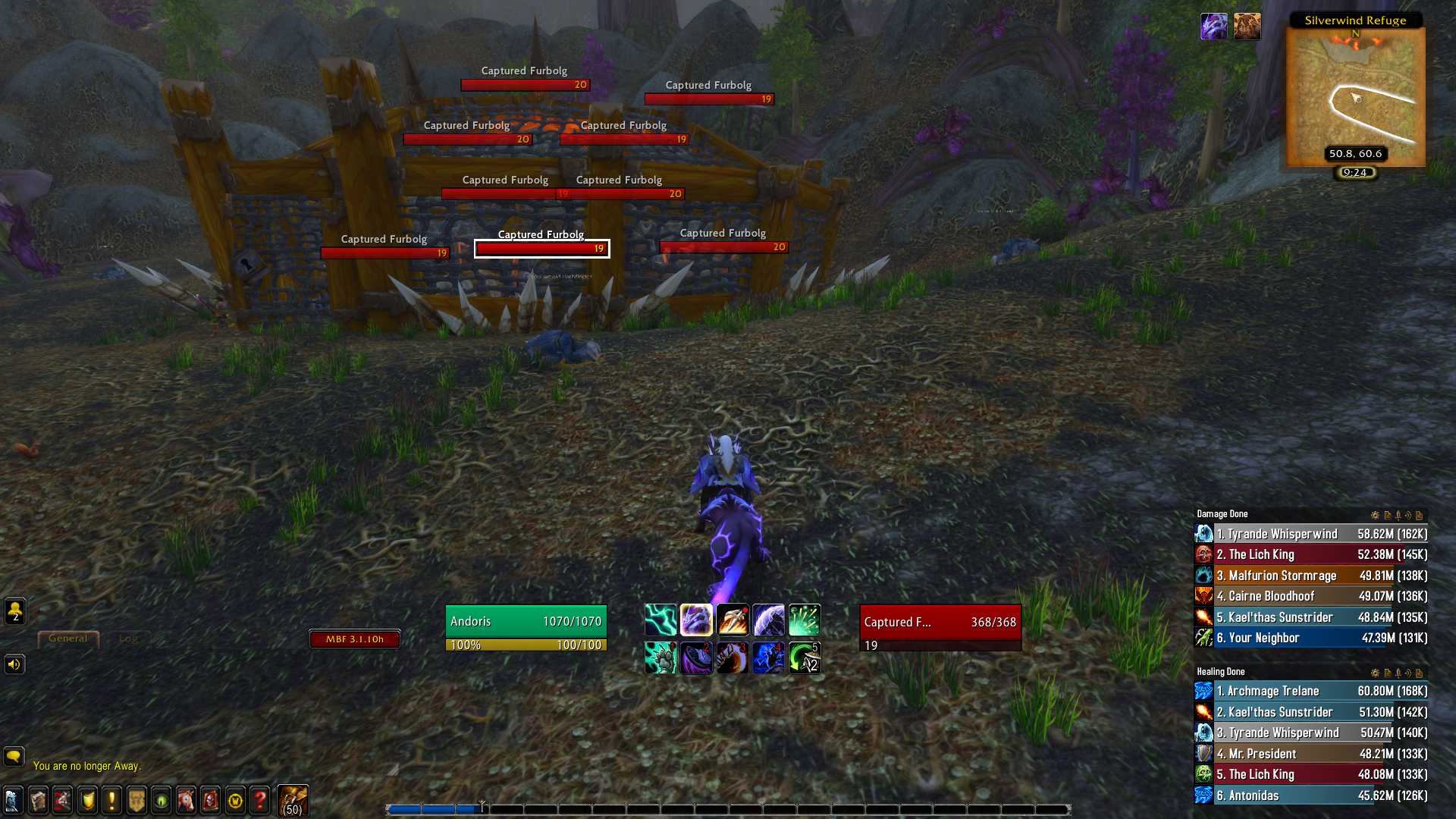Open the Game Menu WoW icon

pyautogui.click(x=236, y=800)
